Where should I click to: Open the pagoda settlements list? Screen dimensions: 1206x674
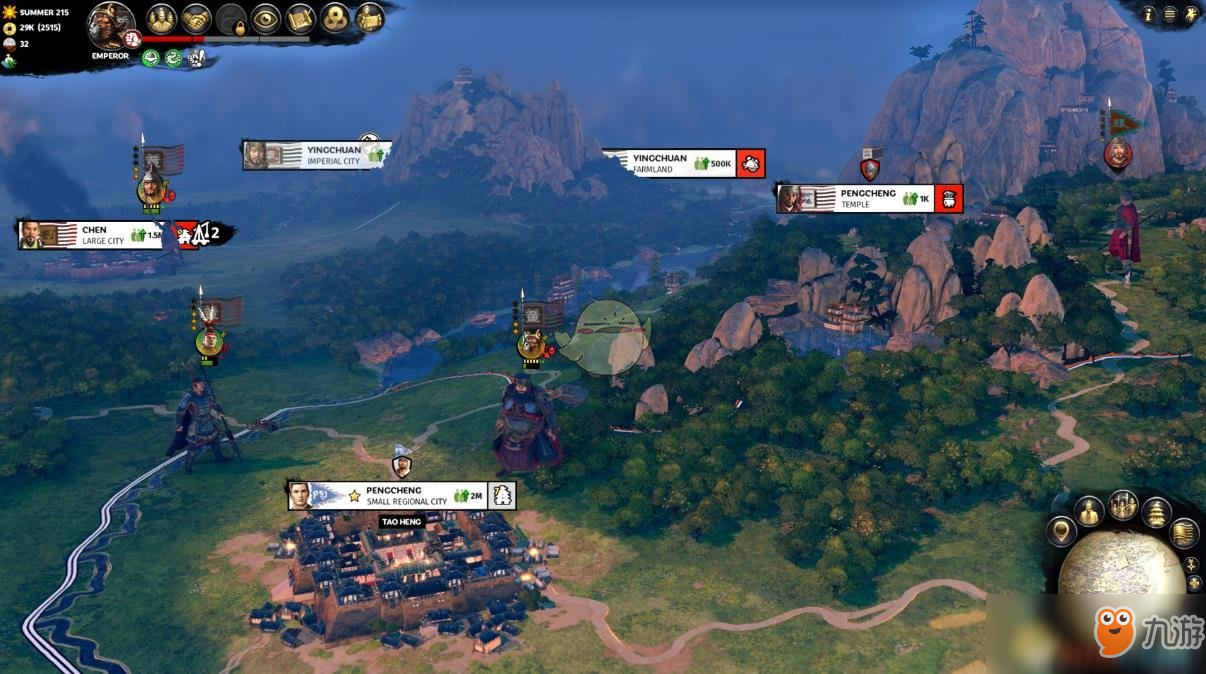(1156, 512)
